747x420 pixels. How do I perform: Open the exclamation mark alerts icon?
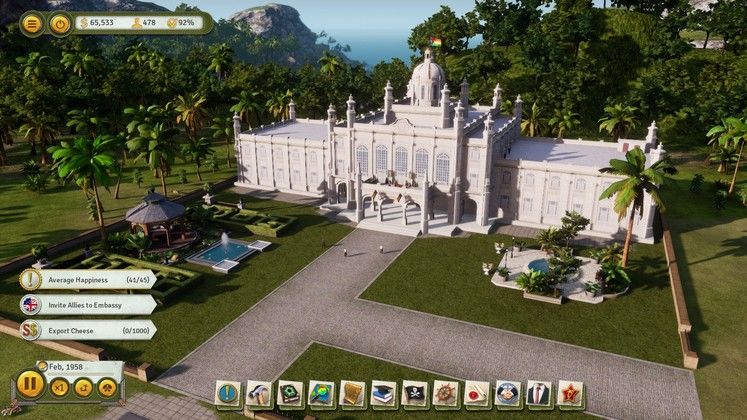pyautogui.click(x=228, y=393)
